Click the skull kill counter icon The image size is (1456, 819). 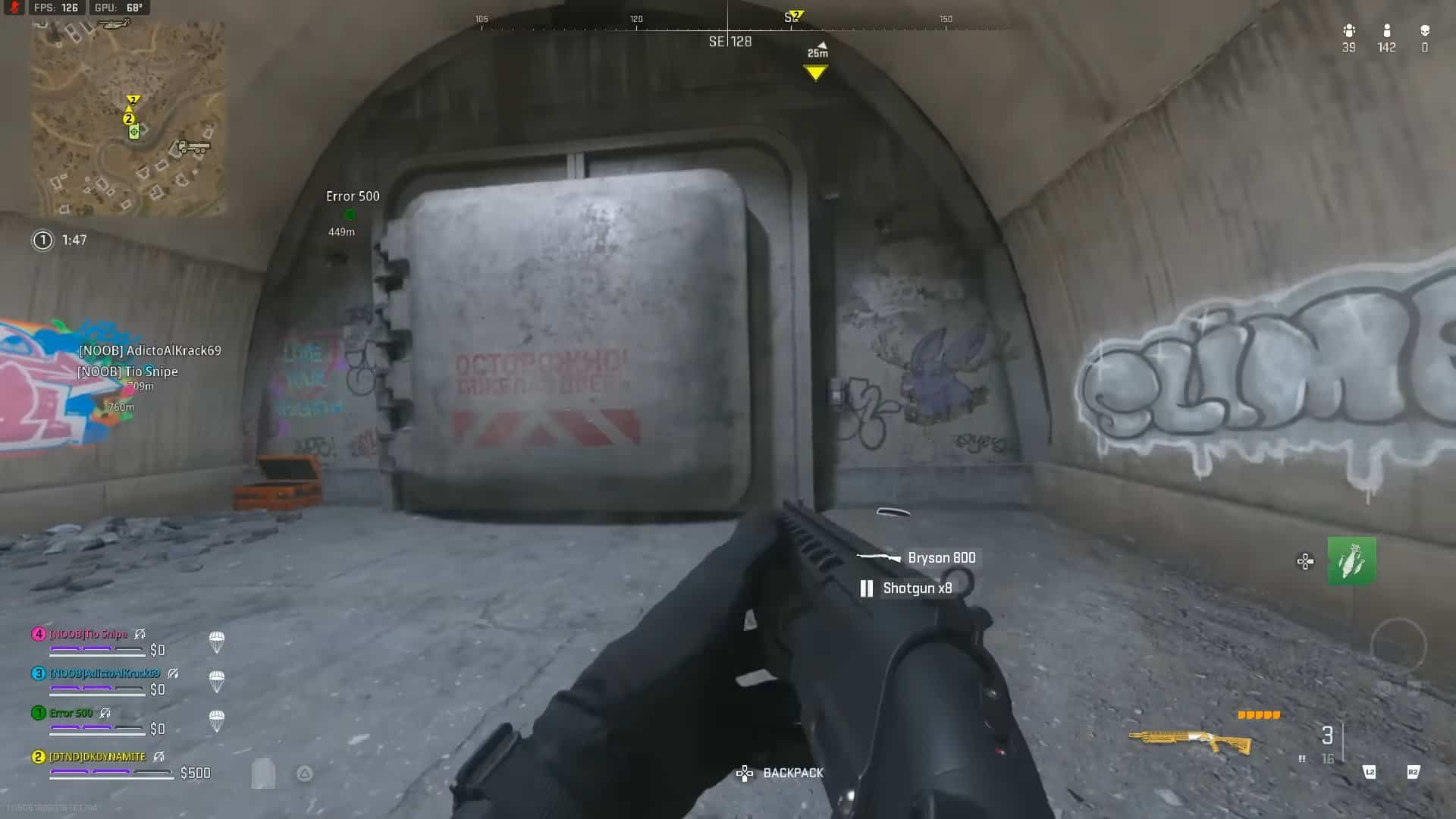(x=1424, y=33)
